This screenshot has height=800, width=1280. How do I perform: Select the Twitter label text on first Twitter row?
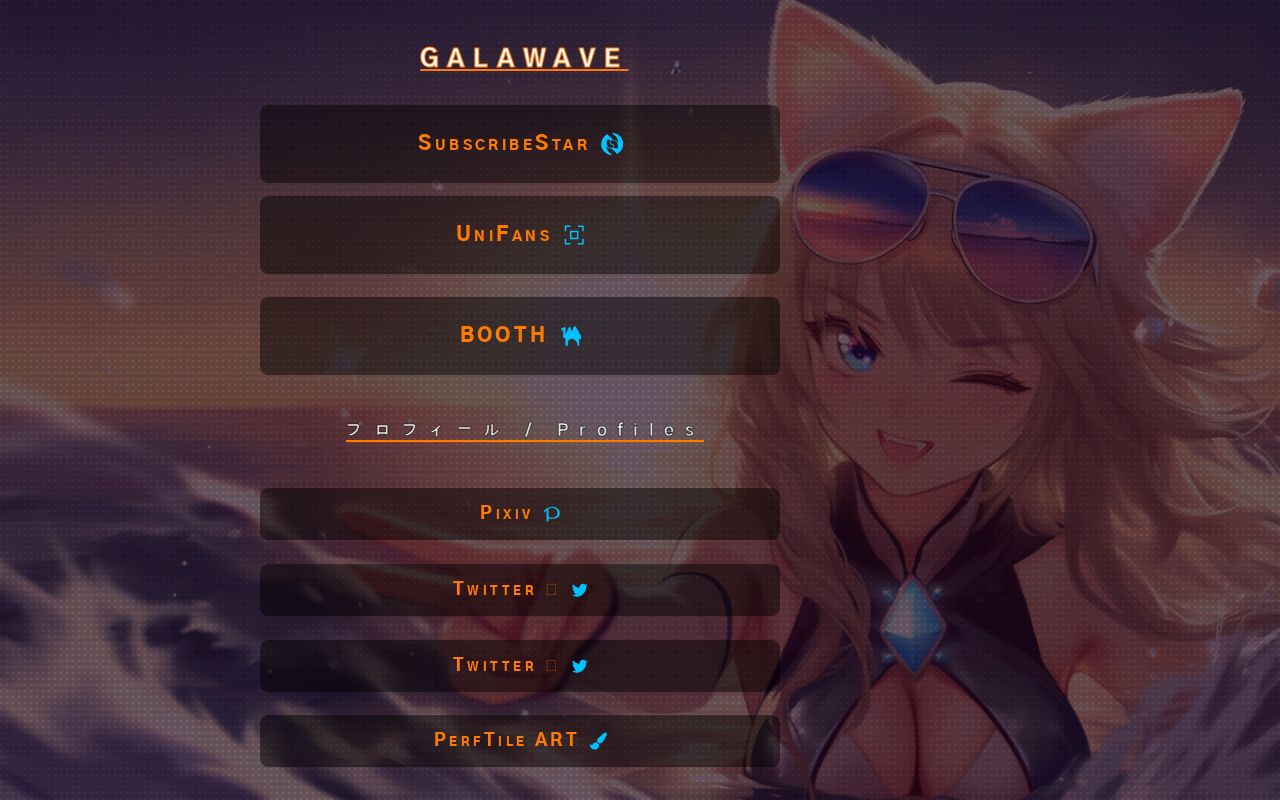click(494, 589)
